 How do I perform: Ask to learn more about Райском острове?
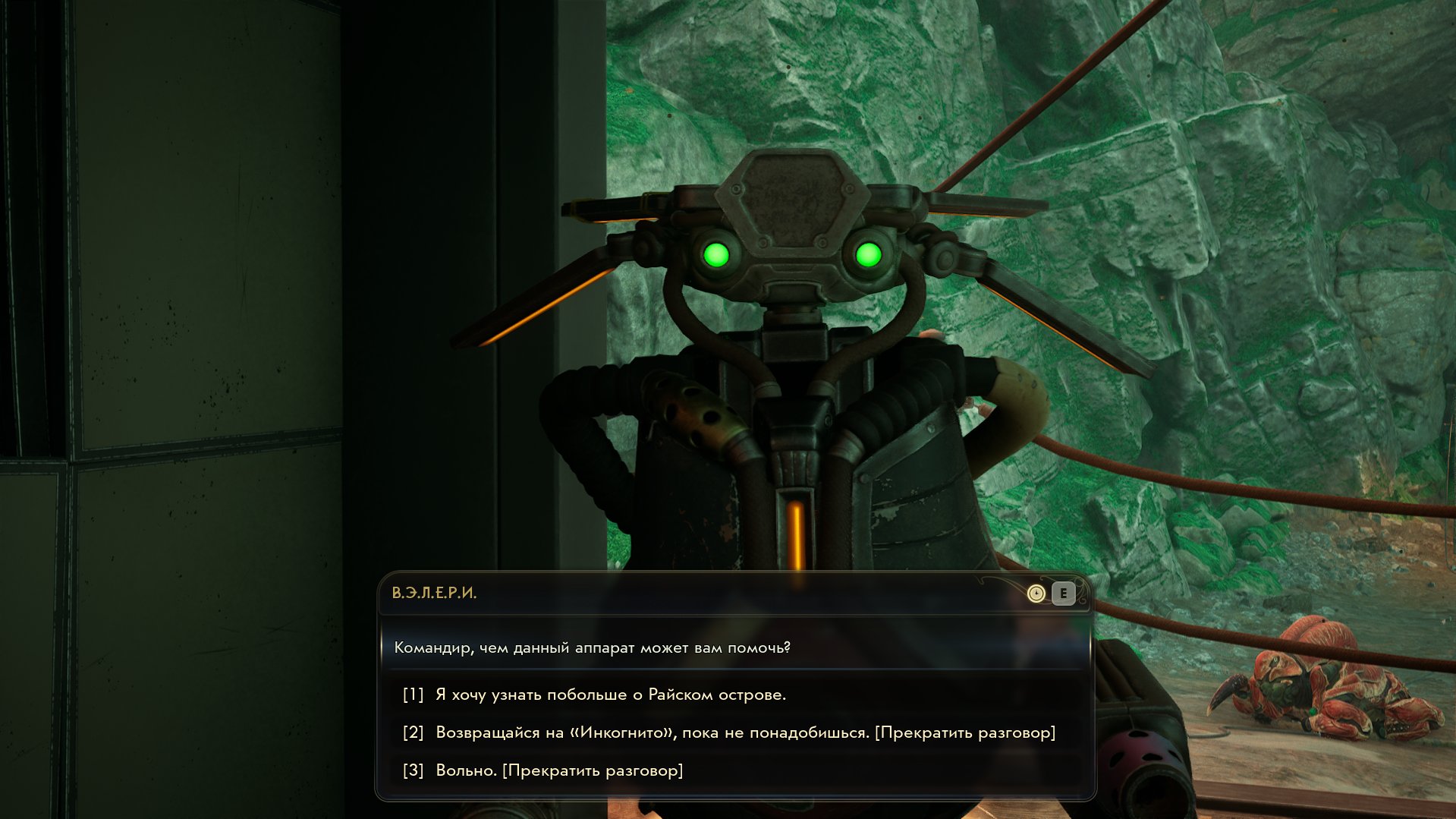[610, 695]
